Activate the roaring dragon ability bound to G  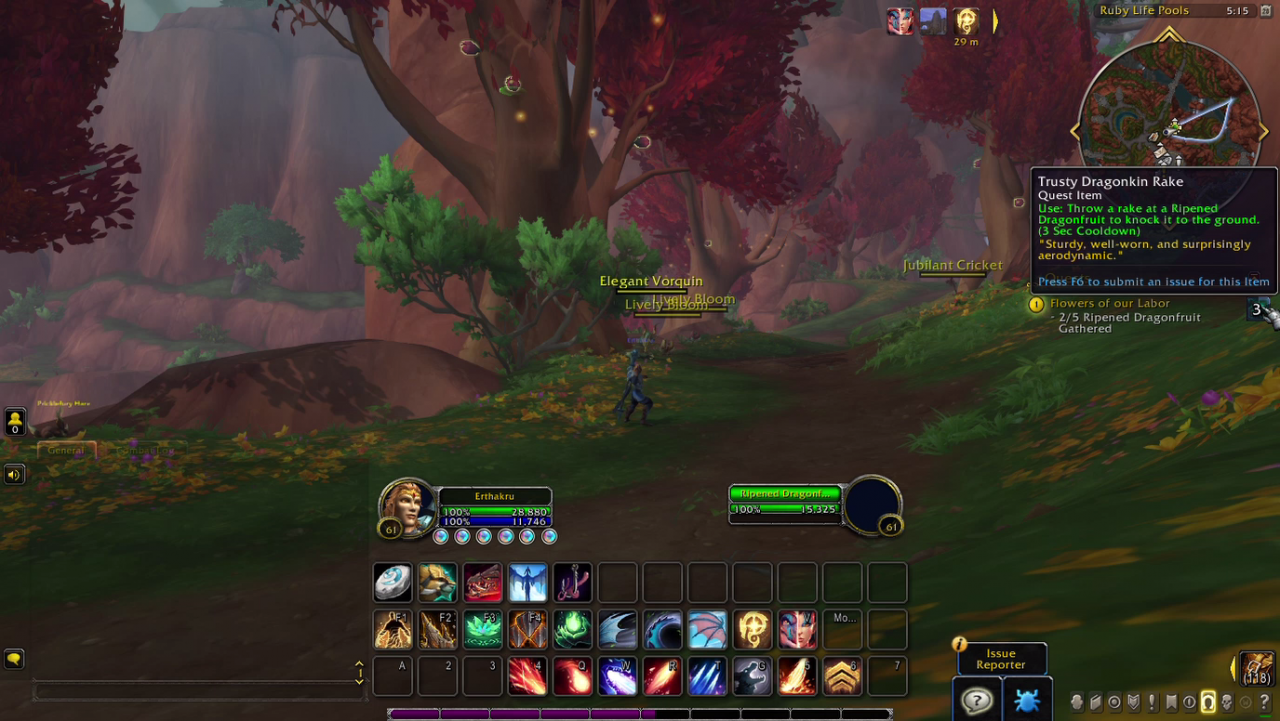(x=752, y=677)
